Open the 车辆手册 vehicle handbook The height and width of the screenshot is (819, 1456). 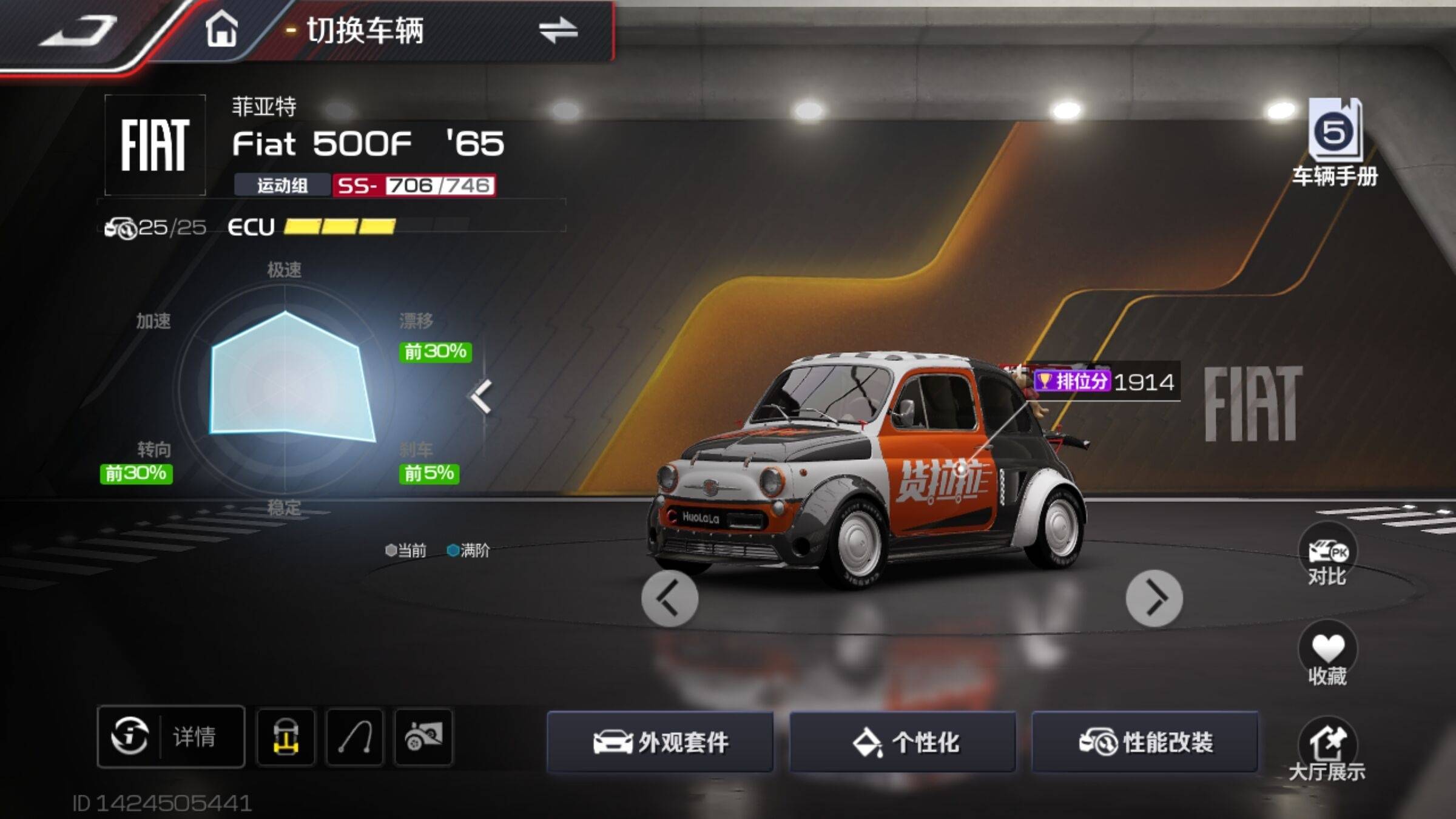[x=1335, y=143]
